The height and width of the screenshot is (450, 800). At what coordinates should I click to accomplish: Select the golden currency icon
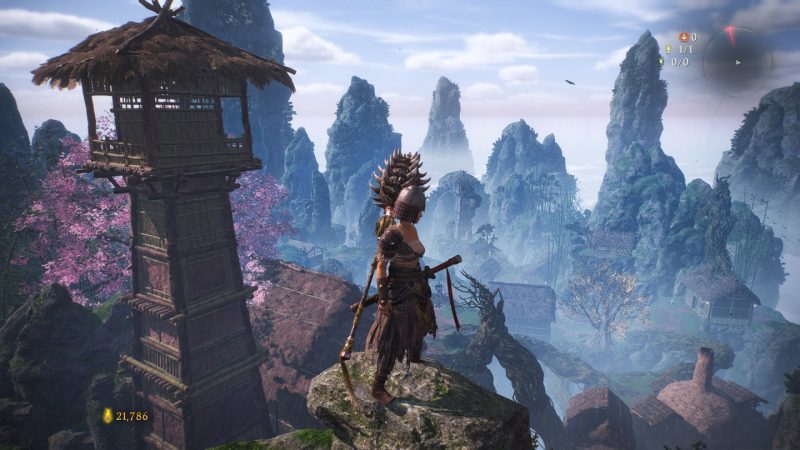(107, 415)
